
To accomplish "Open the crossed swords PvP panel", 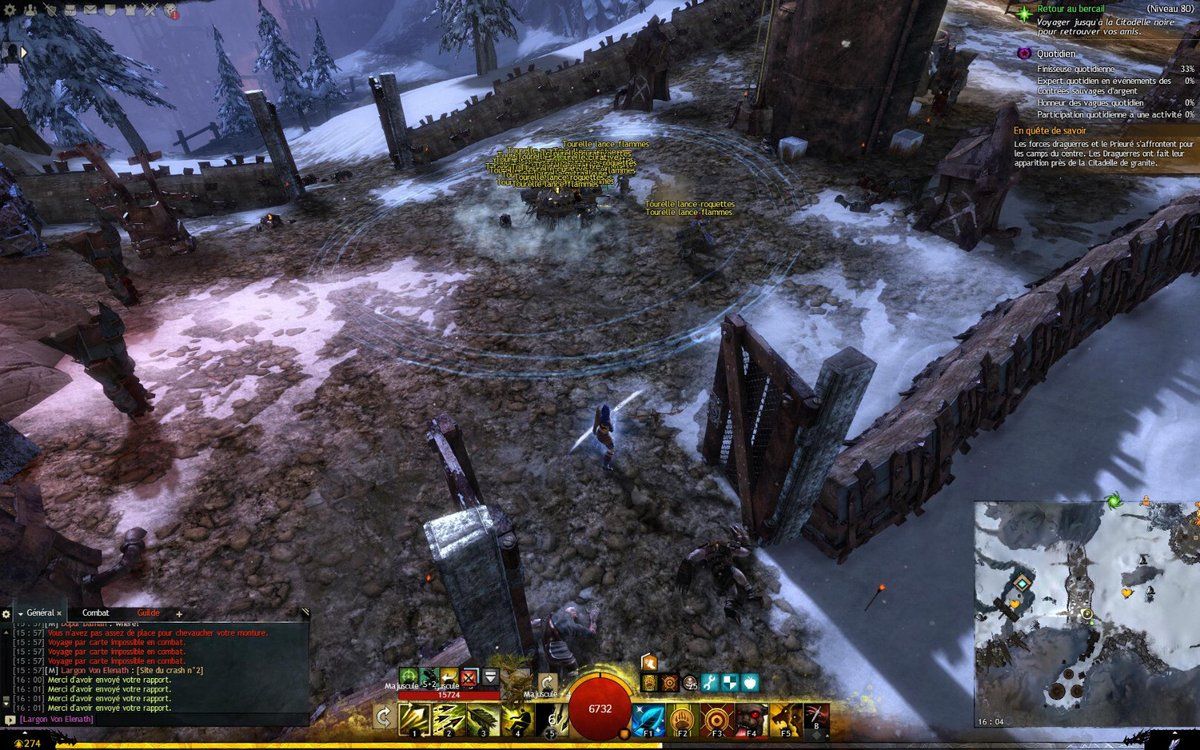I will pyautogui.click(x=150, y=10).
